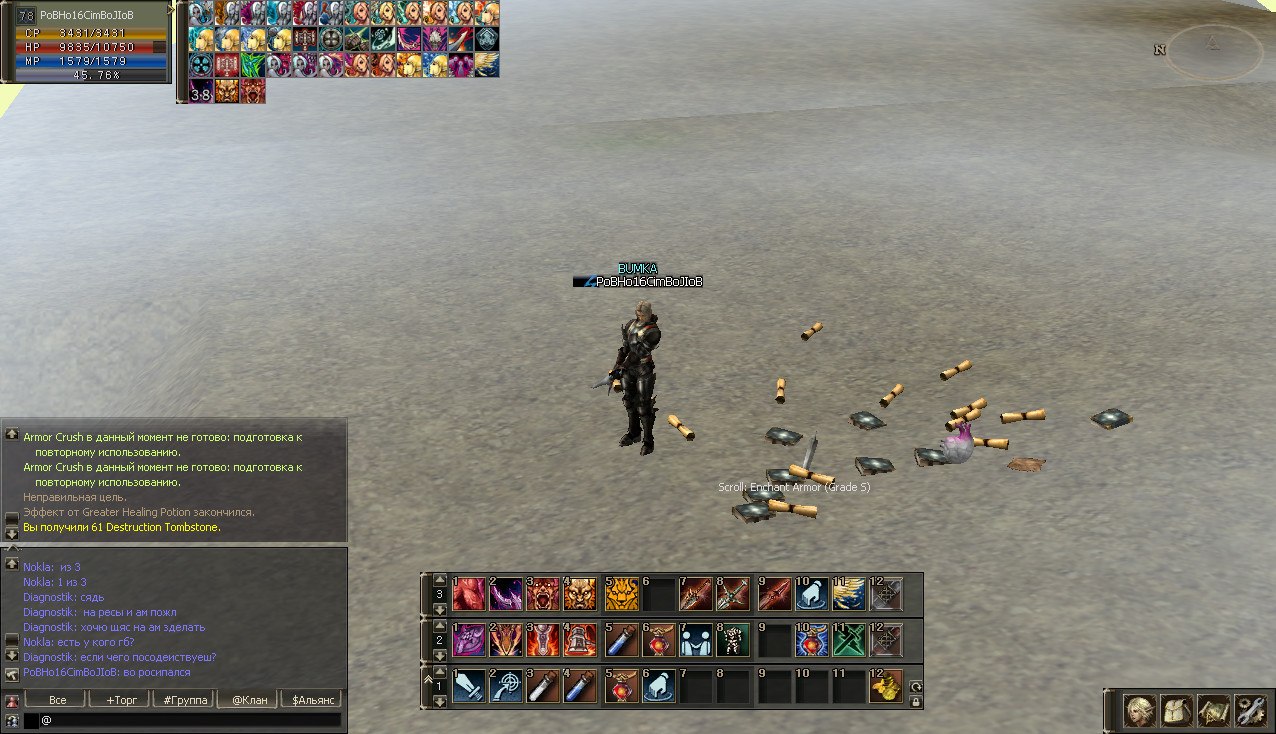This screenshot has width=1276, height=734.
Task: Open the $Альянс chat tab
Action: tap(312, 700)
